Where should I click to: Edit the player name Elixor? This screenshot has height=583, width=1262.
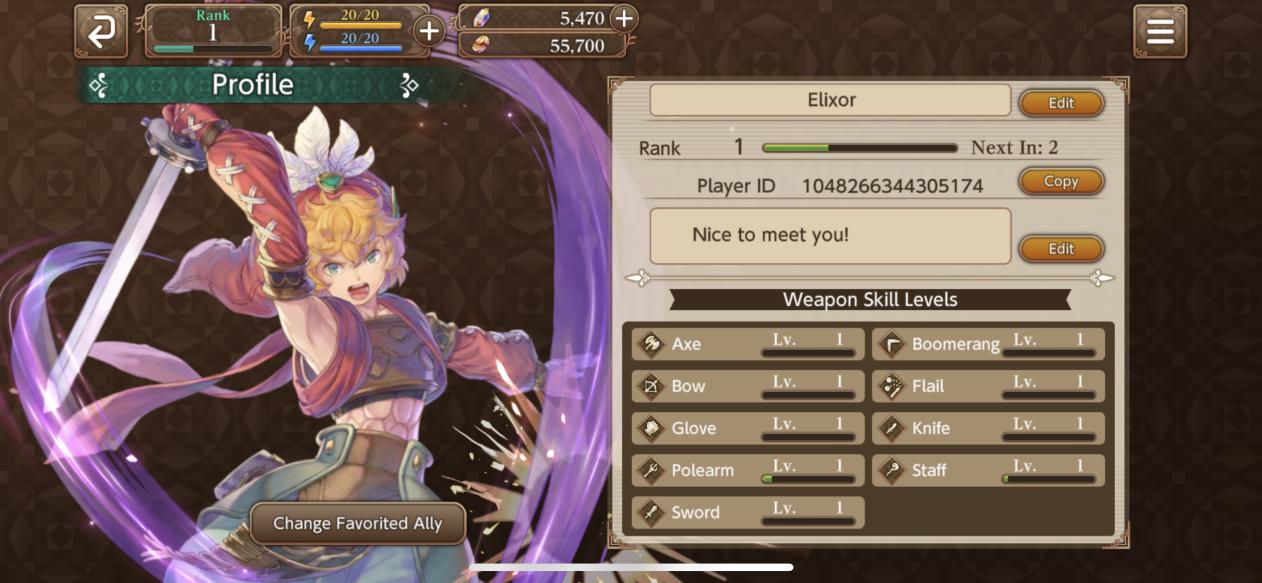(1060, 103)
